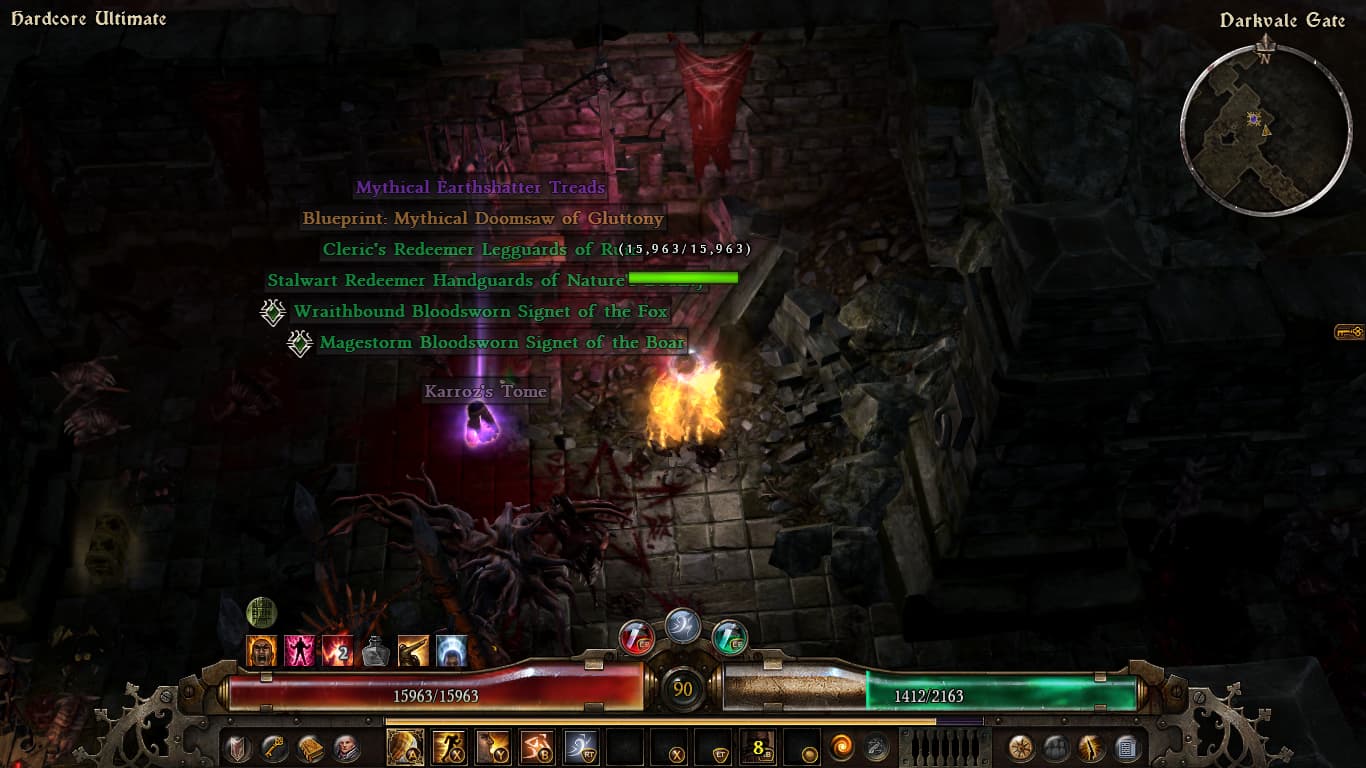Use the red health potion
The image size is (1366, 768).
(636, 636)
